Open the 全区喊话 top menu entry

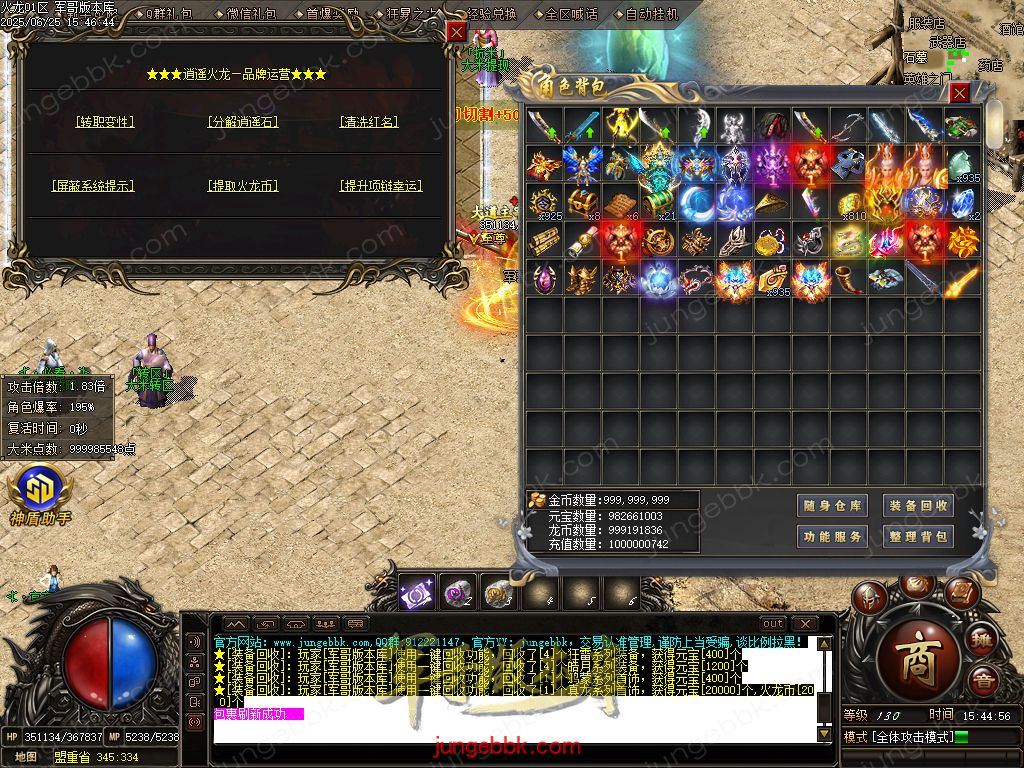point(573,14)
